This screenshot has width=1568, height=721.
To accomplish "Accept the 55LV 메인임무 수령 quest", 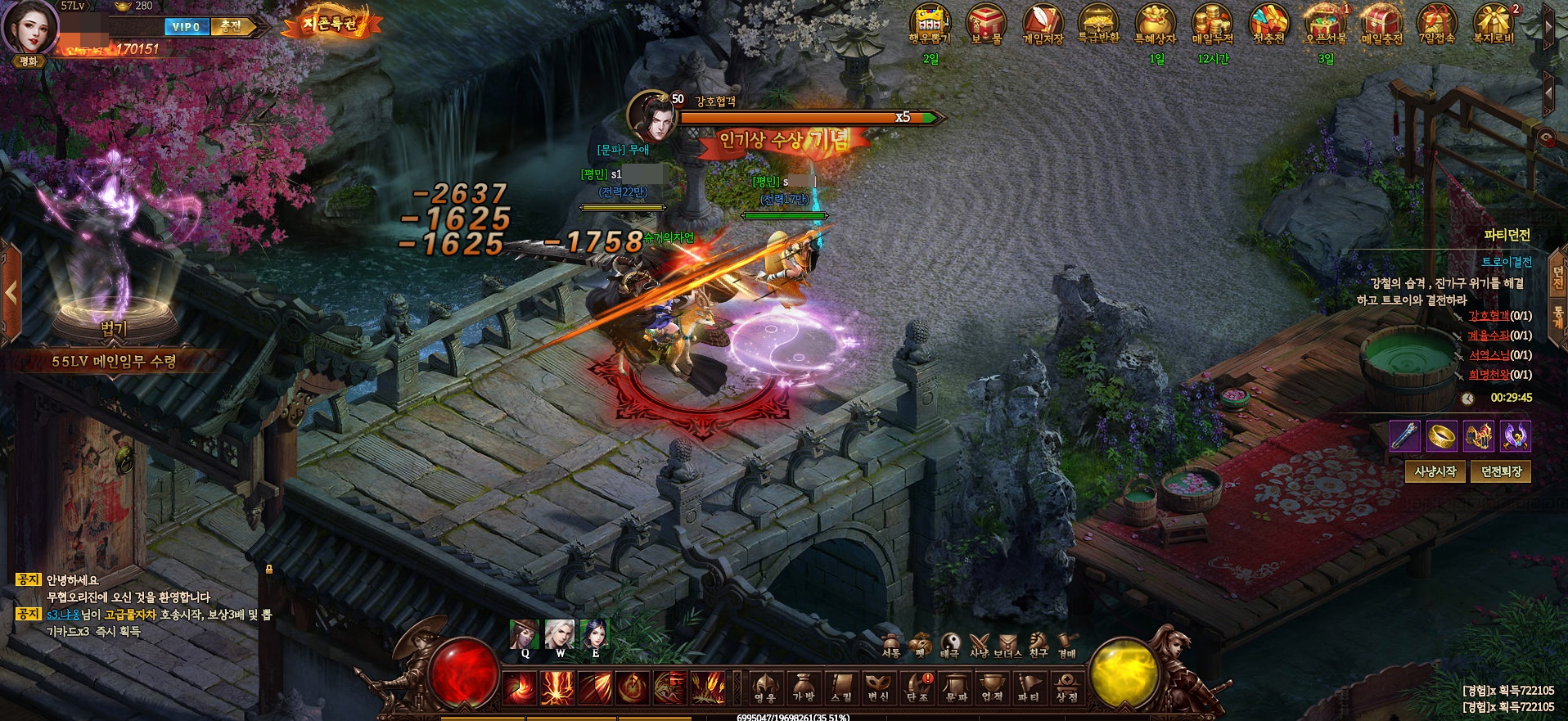I will pyautogui.click(x=114, y=361).
